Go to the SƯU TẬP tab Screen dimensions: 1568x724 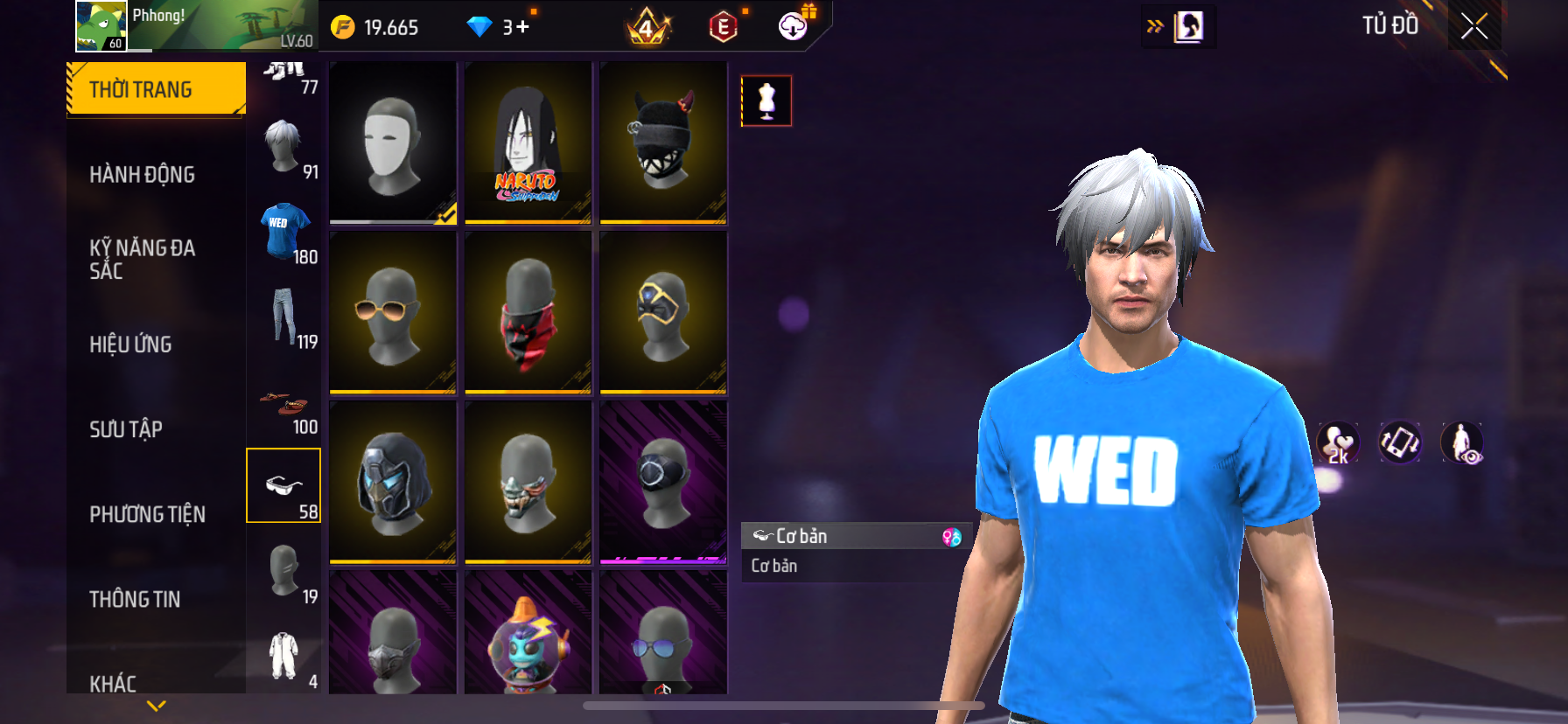point(126,428)
